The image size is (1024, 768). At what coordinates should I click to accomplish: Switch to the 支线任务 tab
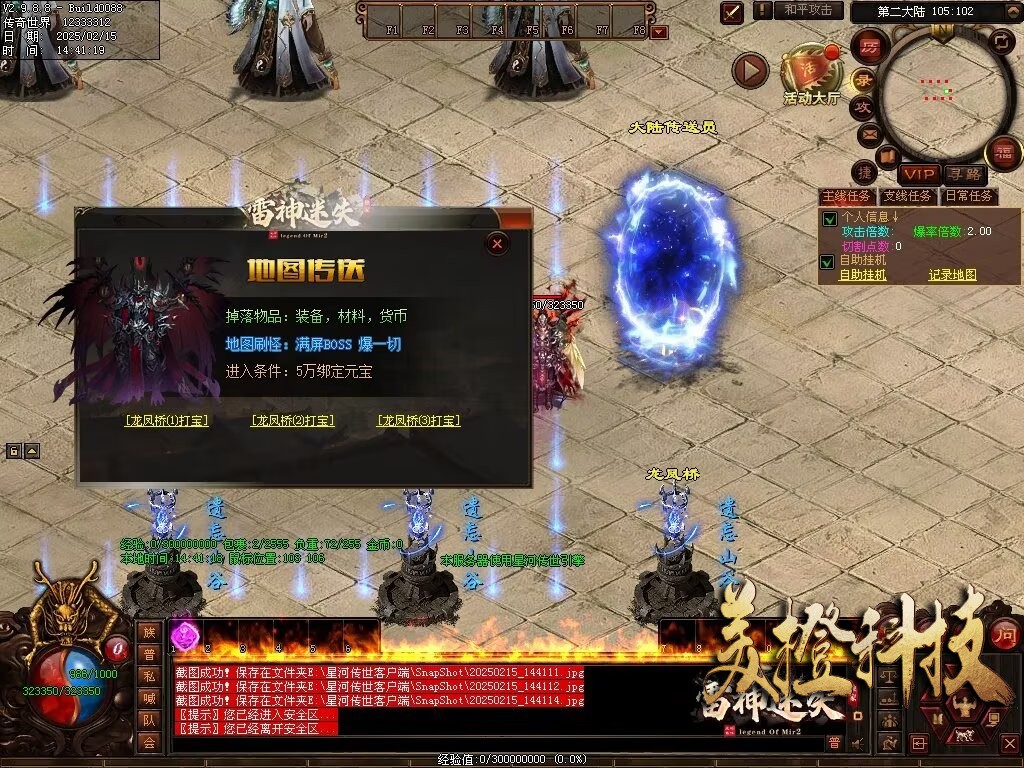(x=907, y=196)
